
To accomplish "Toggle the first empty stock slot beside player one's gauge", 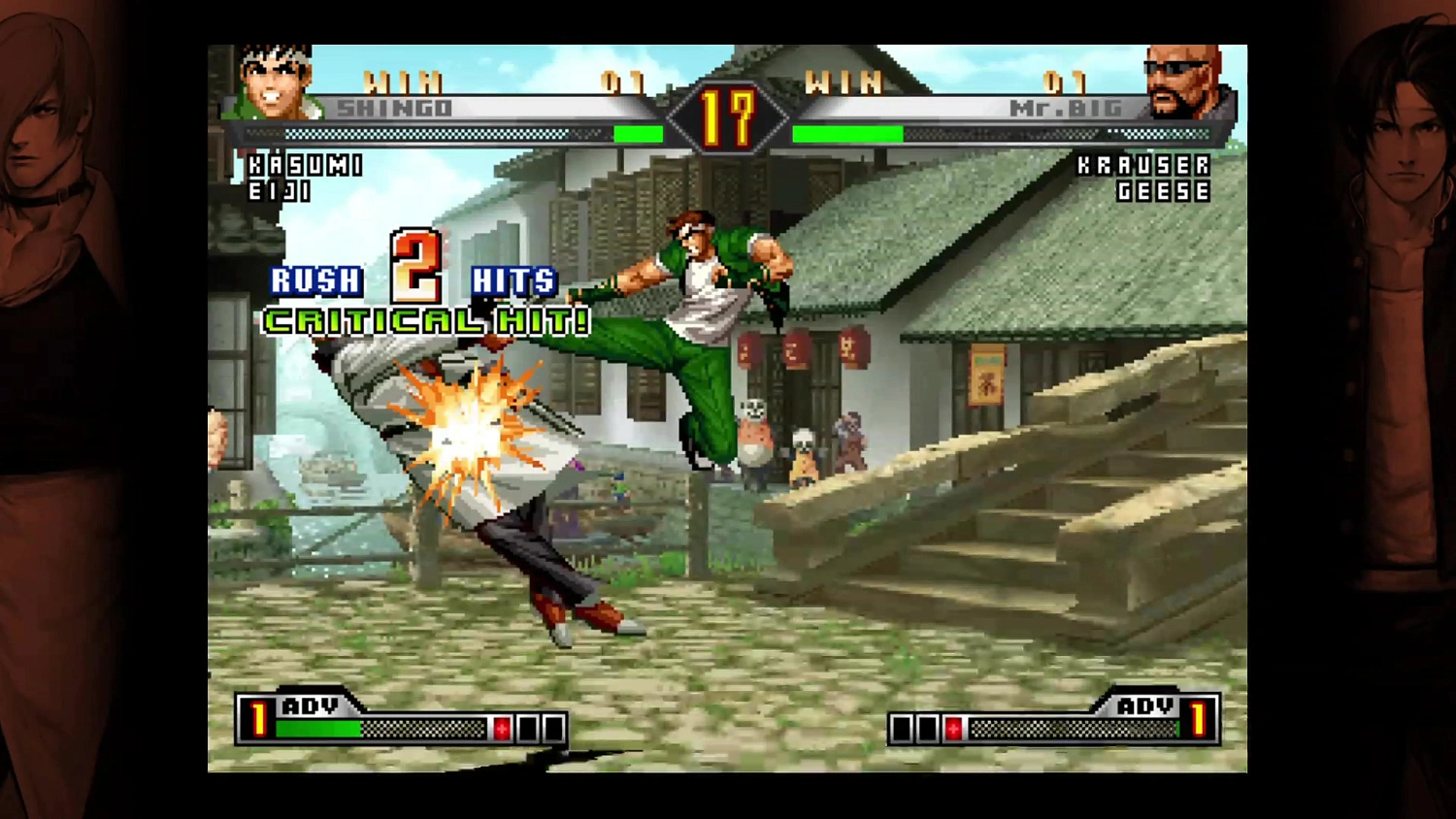I will (x=529, y=728).
